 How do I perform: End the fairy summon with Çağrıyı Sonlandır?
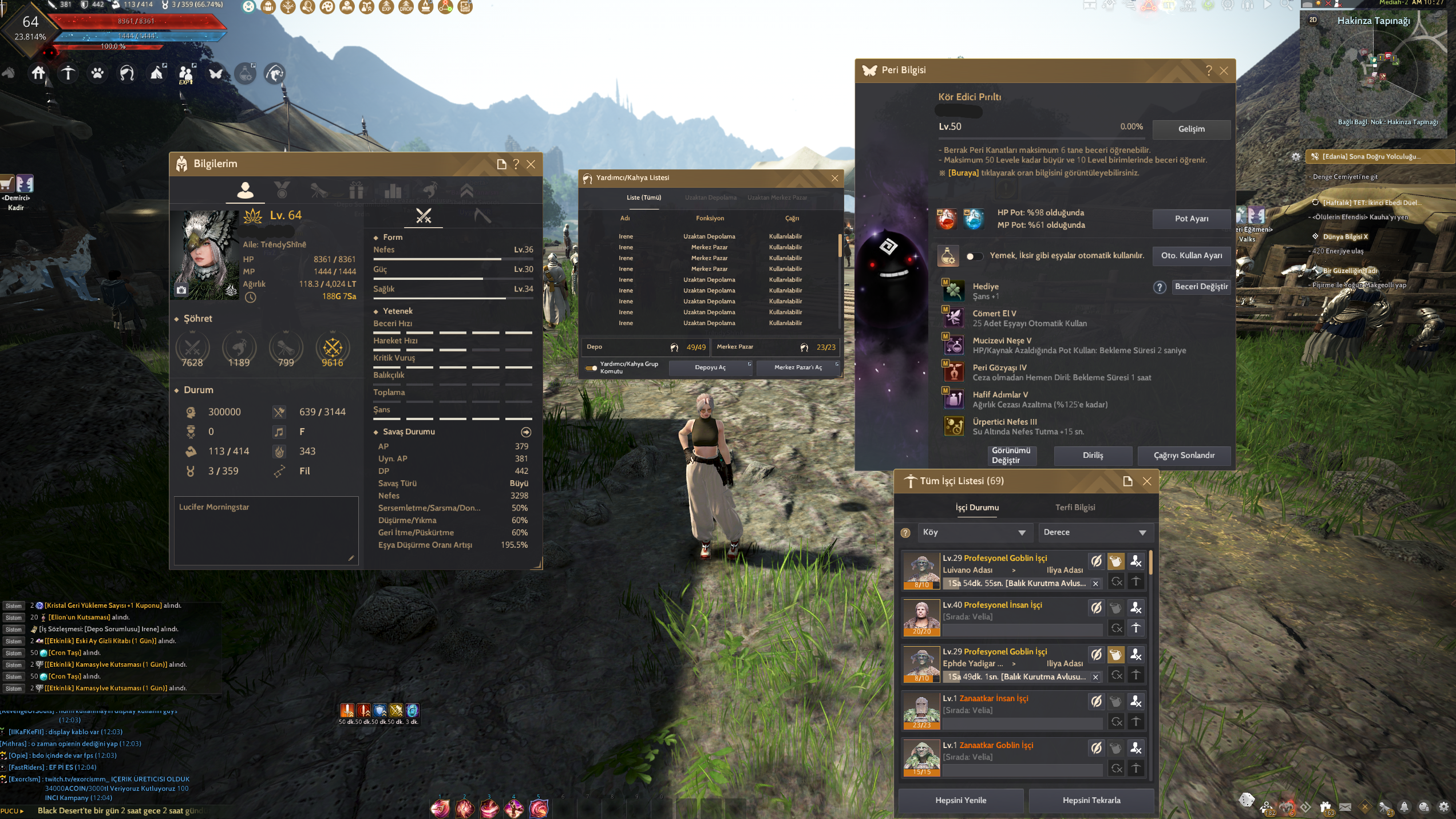coord(1184,456)
